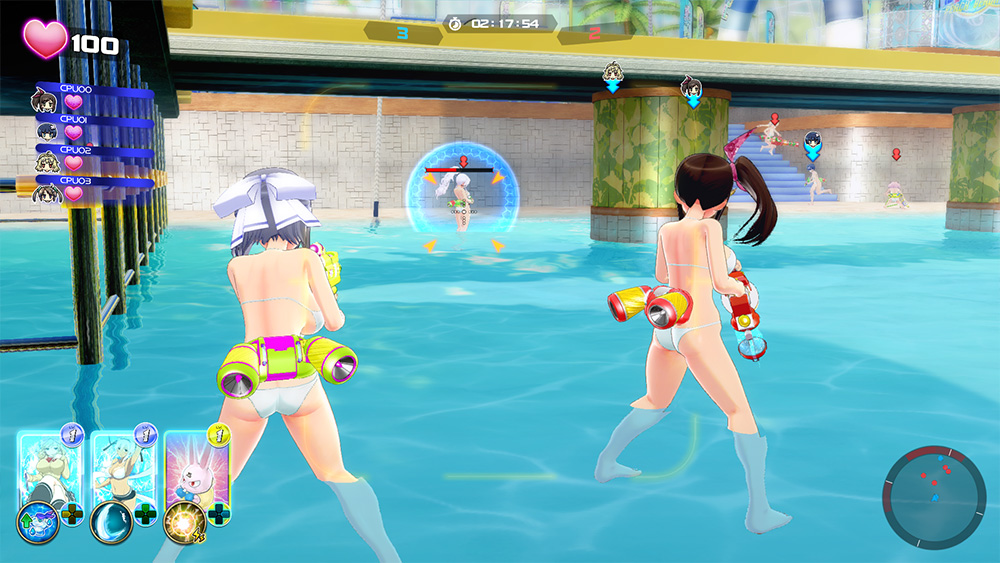Use the yellow lightning burst skill icon
The image size is (1000, 563).
tap(184, 520)
